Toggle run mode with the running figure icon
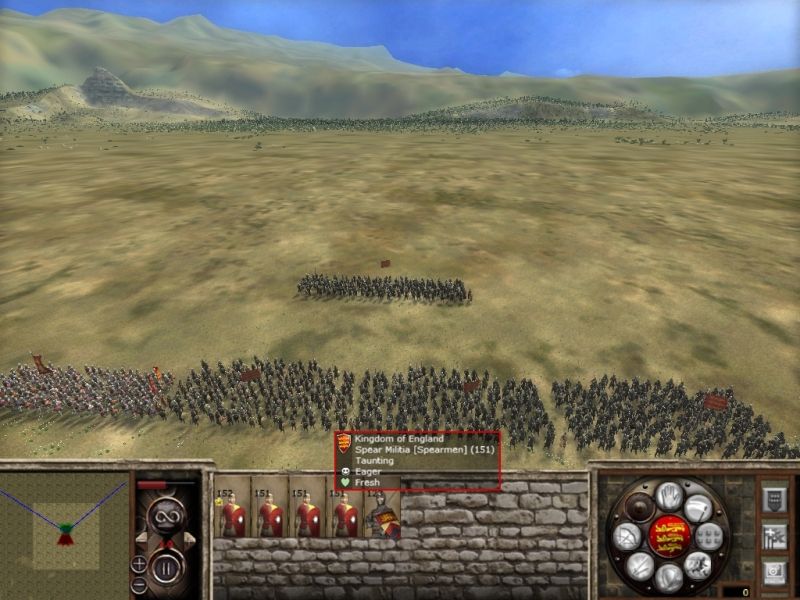800x600 pixels. pos(698,565)
